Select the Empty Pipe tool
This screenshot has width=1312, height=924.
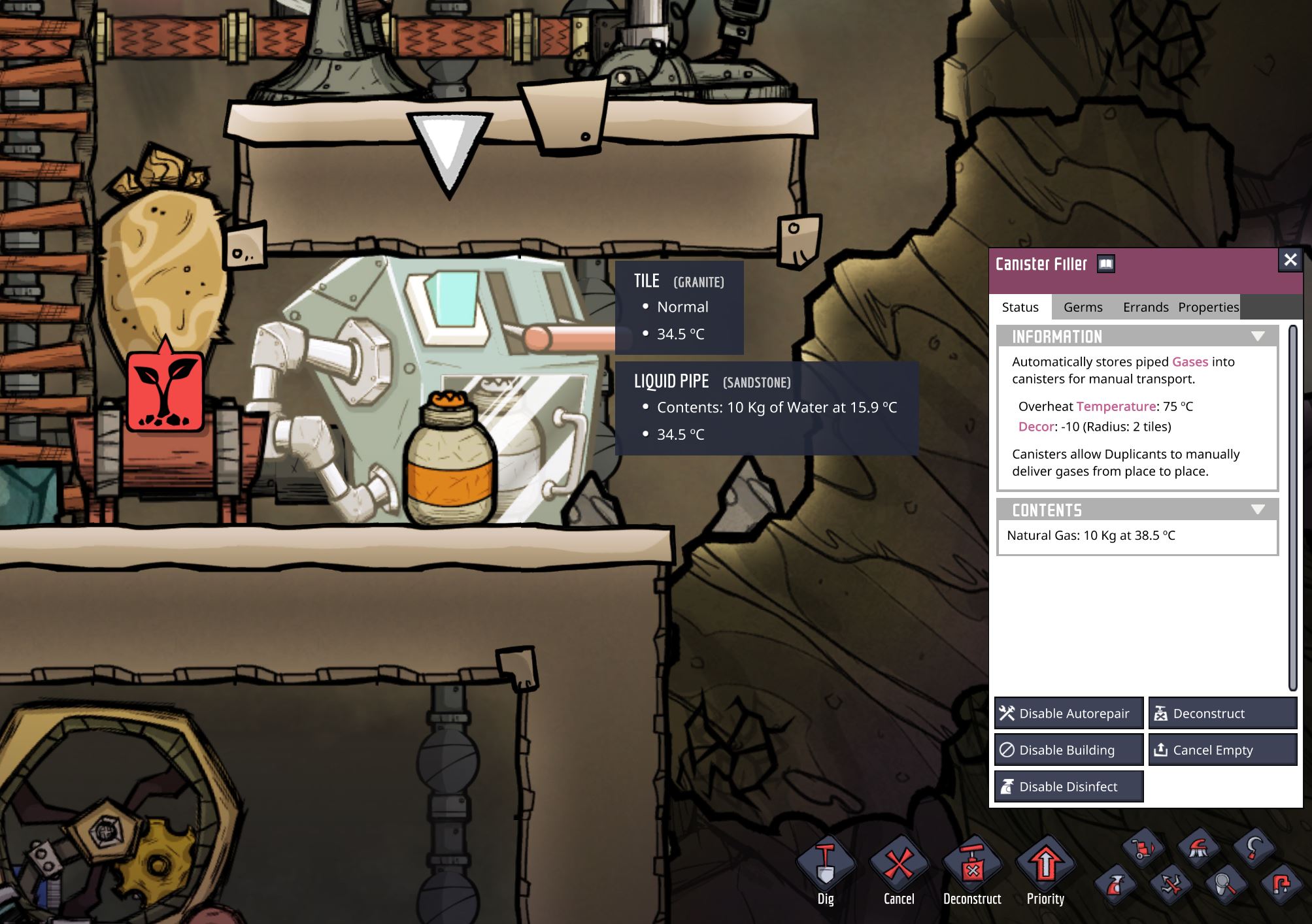[x=1280, y=883]
